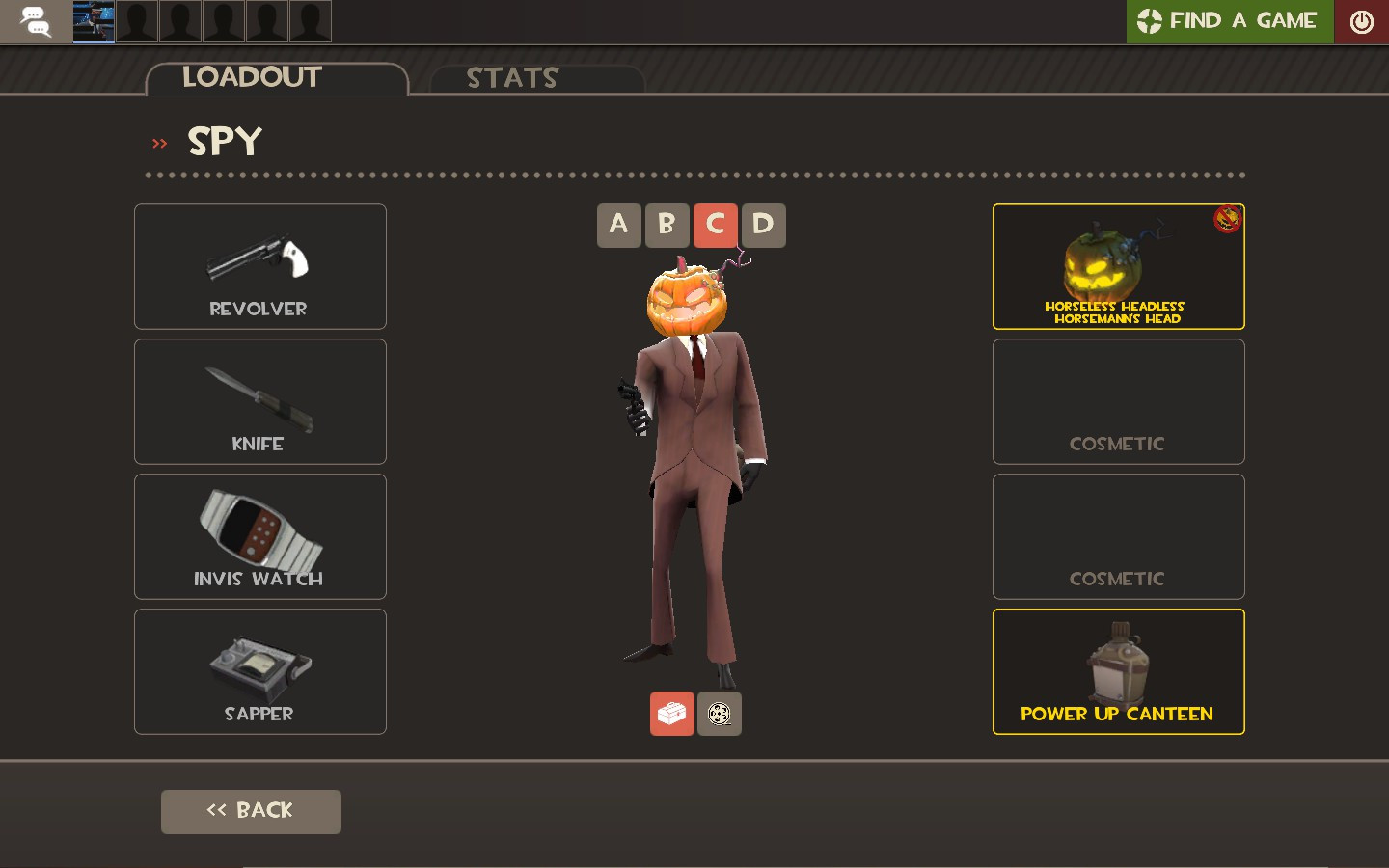1389x868 pixels.
Task: Open the Power Up Canteen slot
Action: click(1118, 671)
